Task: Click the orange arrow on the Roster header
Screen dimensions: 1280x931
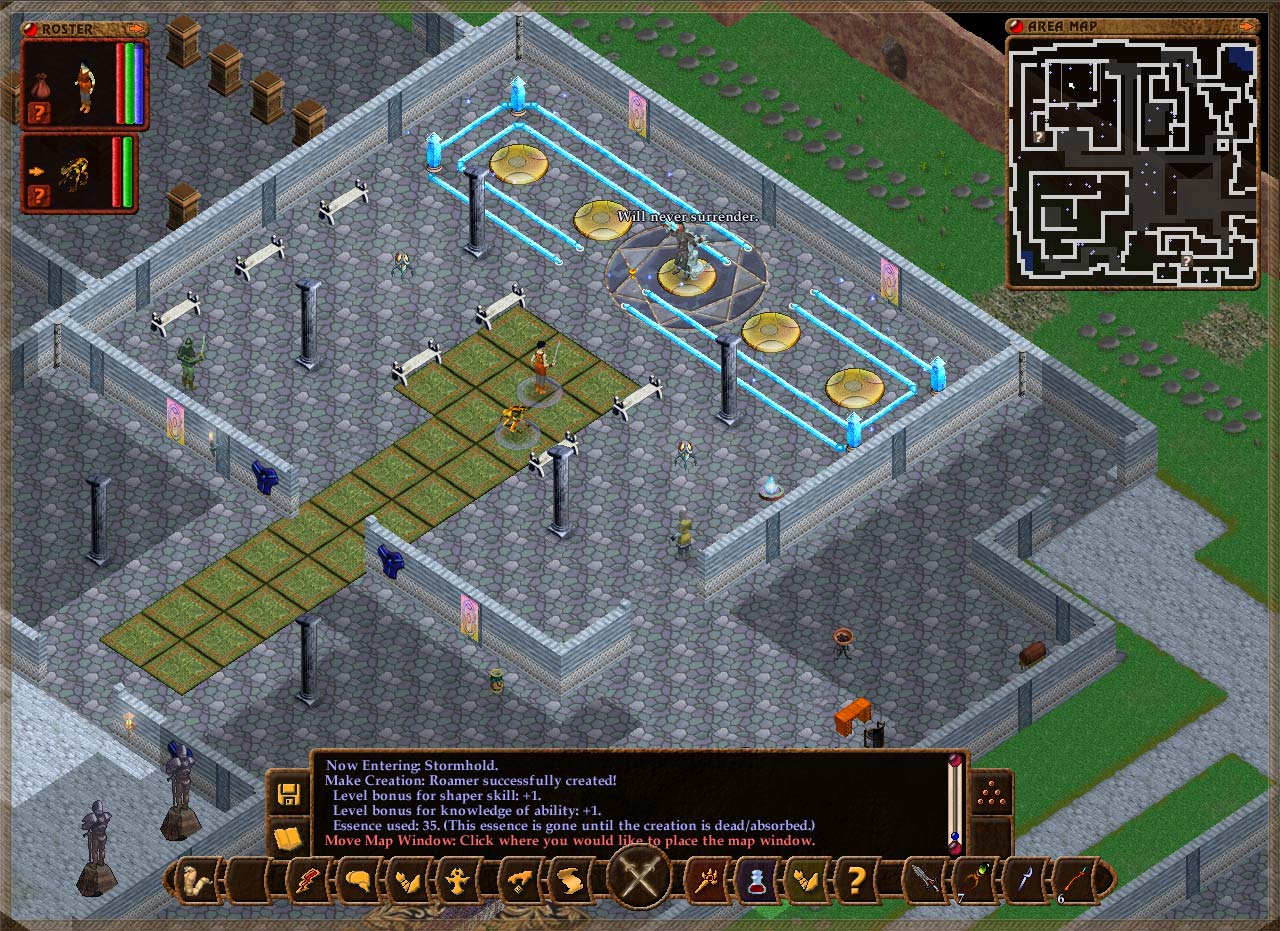Action: point(136,28)
